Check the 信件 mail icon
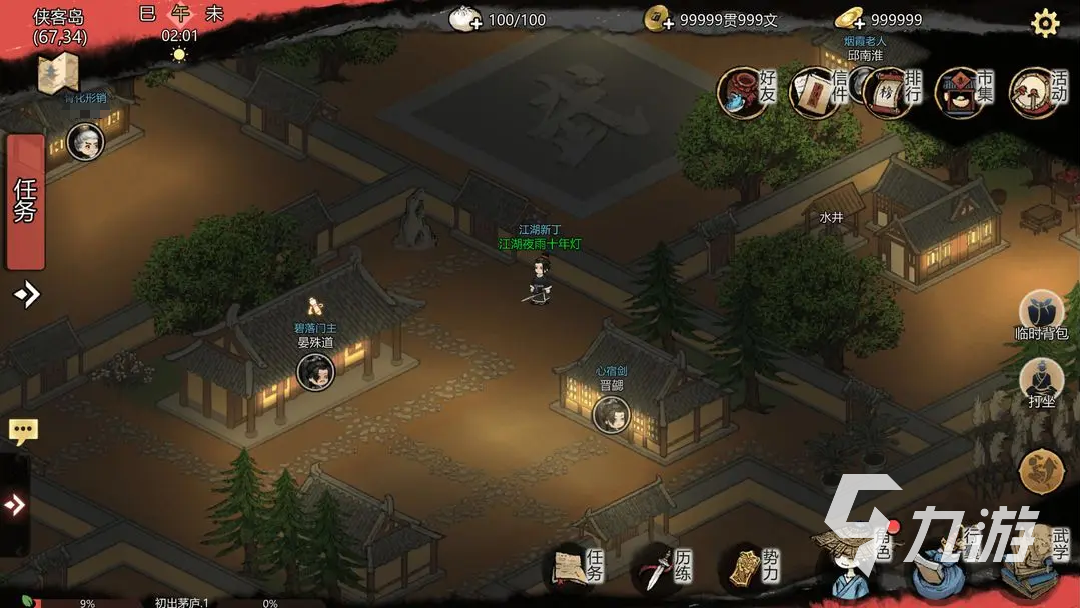Image resolution: width=1080 pixels, height=608 pixels. tap(820, 92)
